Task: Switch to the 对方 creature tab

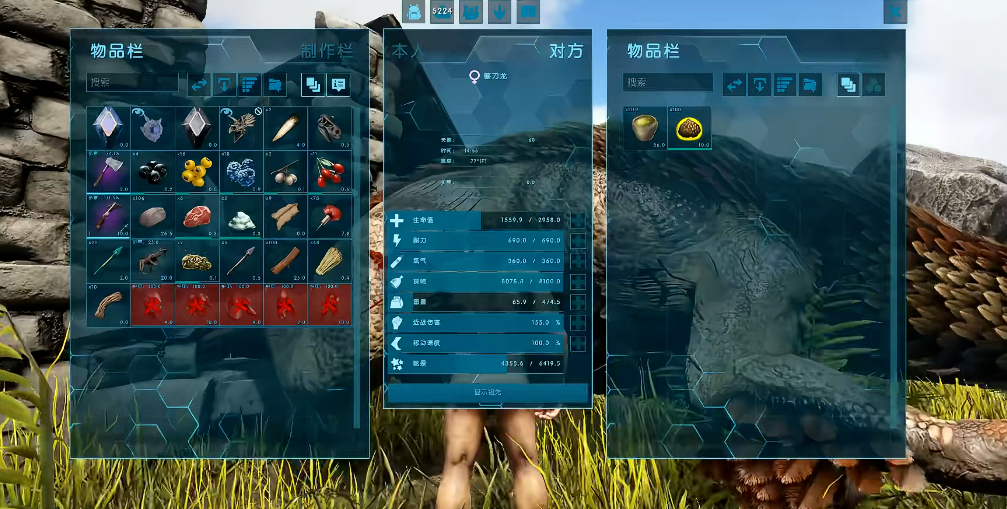Action: click(565, 51)
